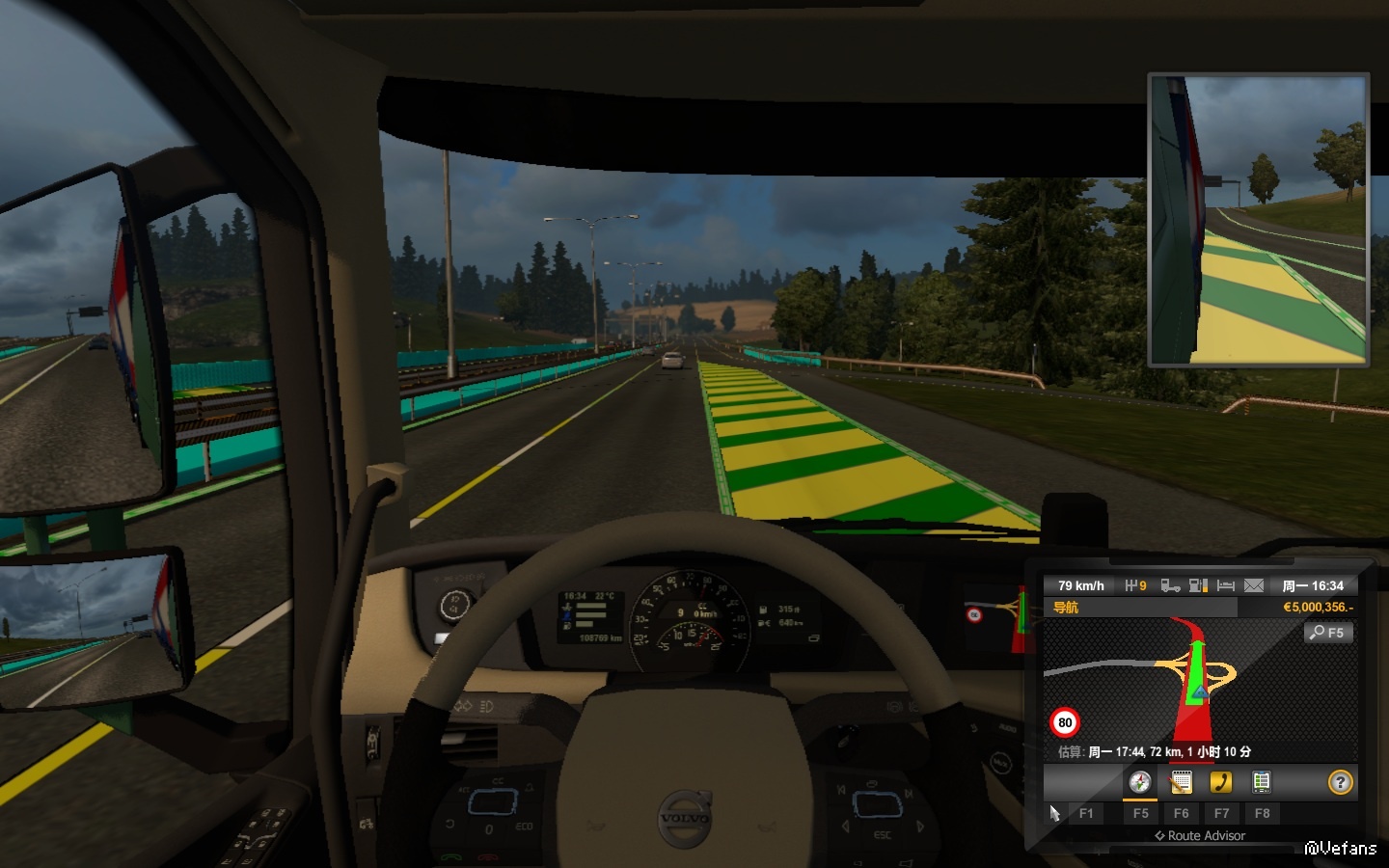The height and width of the screenshot is (868, 1389).
Task: Click the envelope mail icon
Action: click(x=1254, y=585)
